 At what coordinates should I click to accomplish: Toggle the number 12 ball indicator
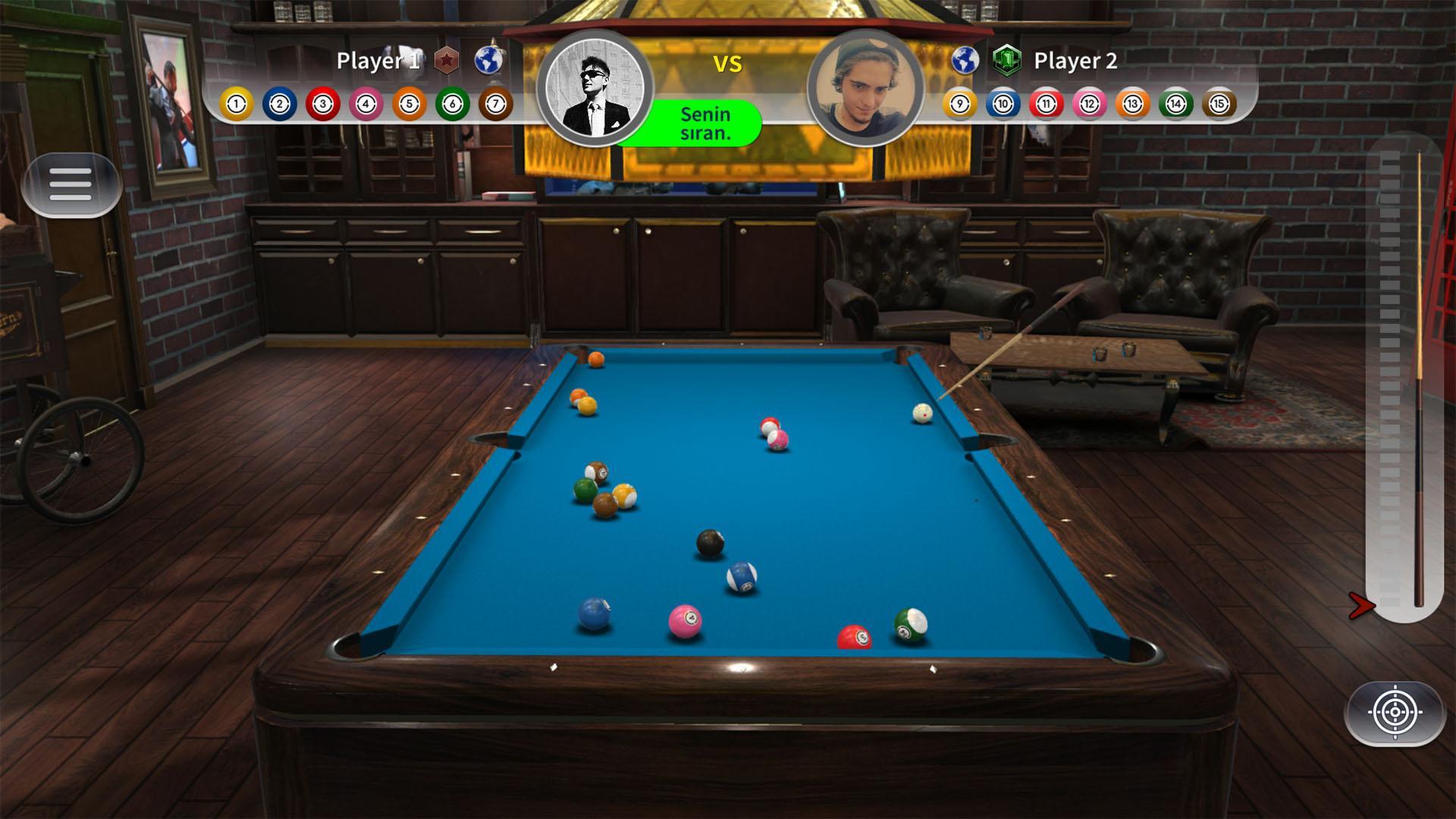1087,105
